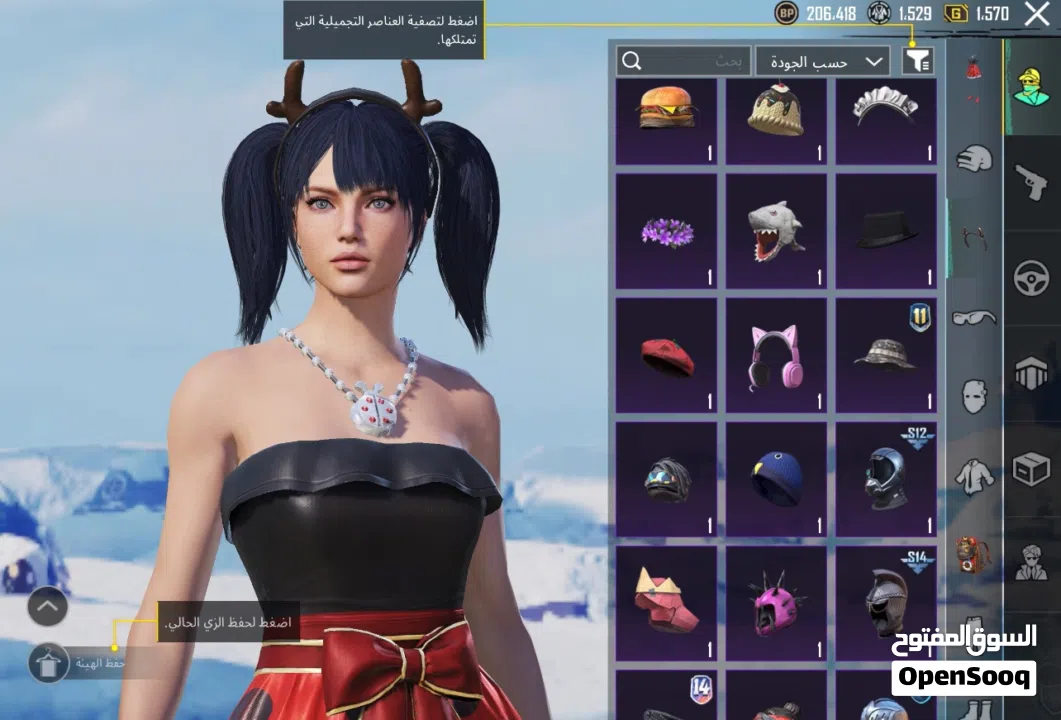Choose the purple flower crown
This screenshot has height=720, width=1061.
(x=666, y=231)
